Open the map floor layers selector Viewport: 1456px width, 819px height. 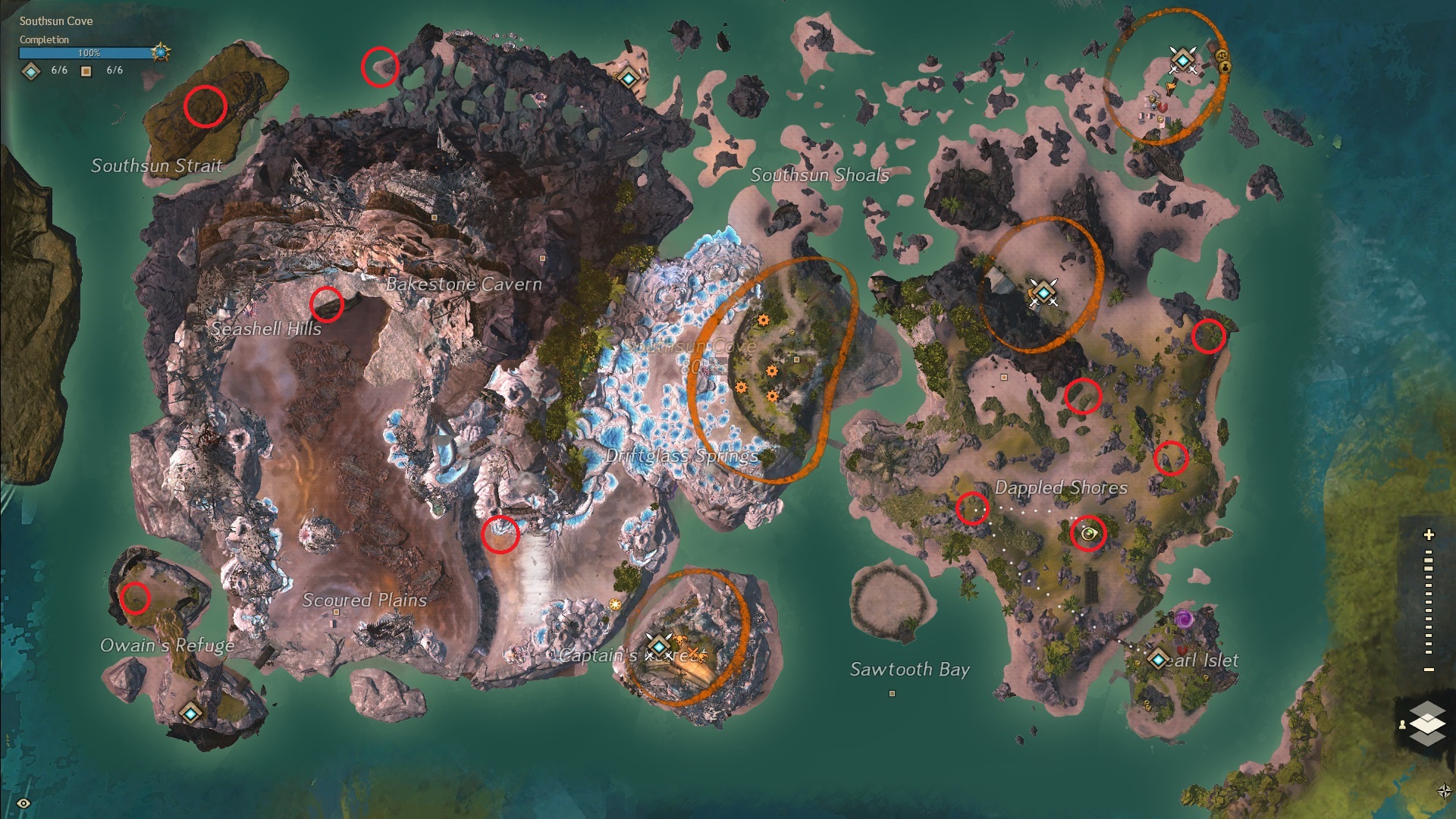(x=1427, y=723)
